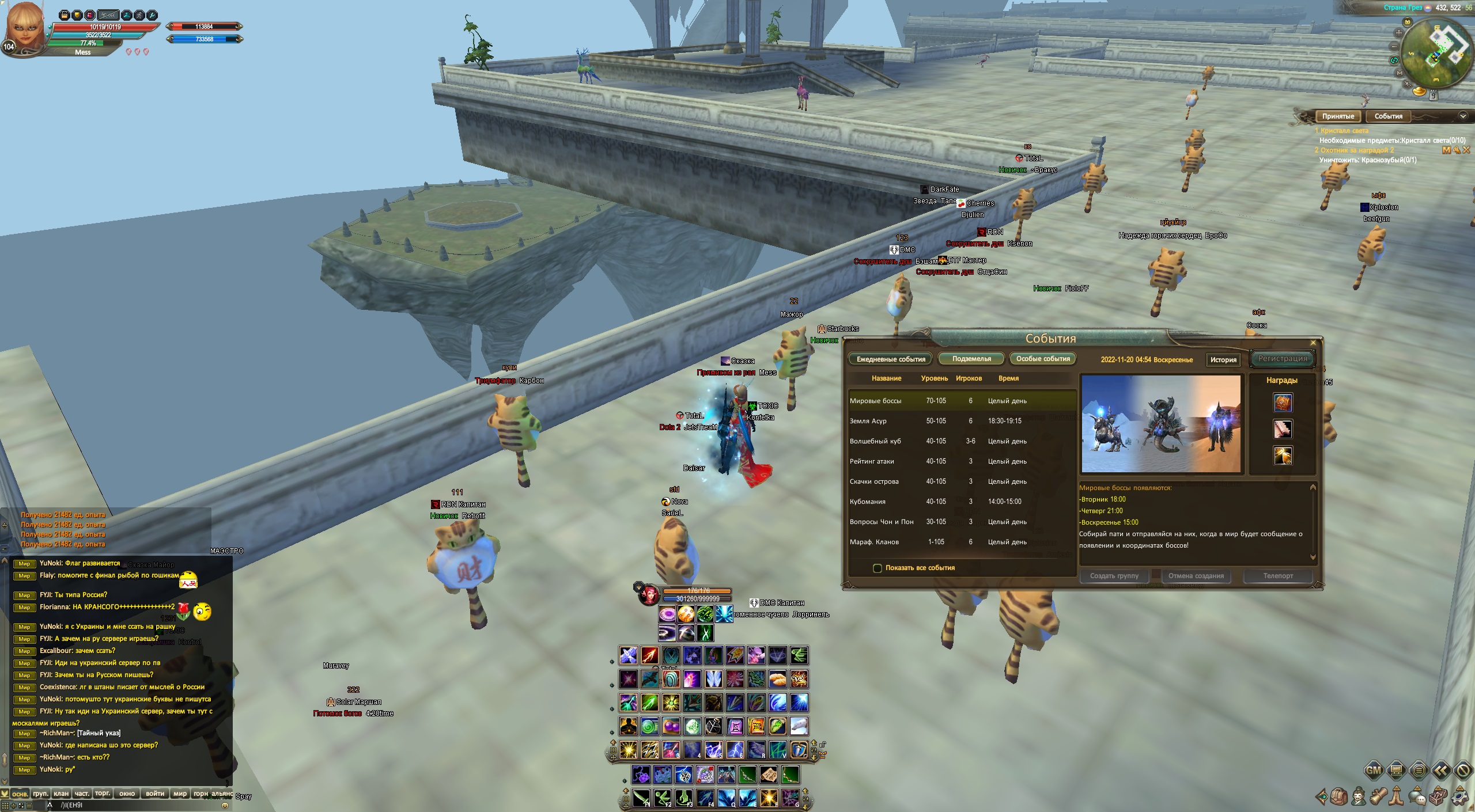Switch chat to the клан channel tab

click(61, 794)
